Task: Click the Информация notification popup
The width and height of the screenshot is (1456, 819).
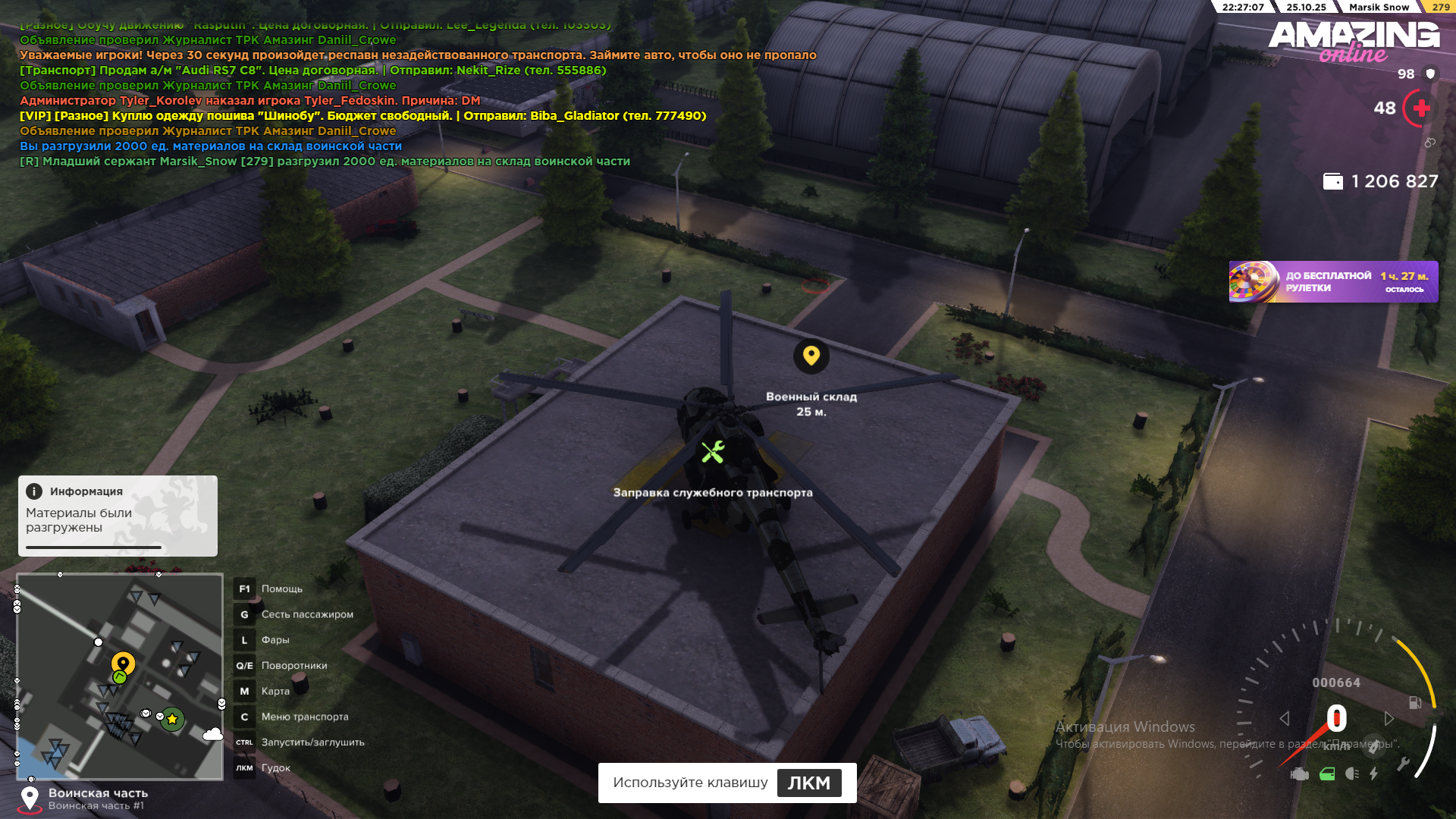Action: pyautogui.click(x=118, y=516)
